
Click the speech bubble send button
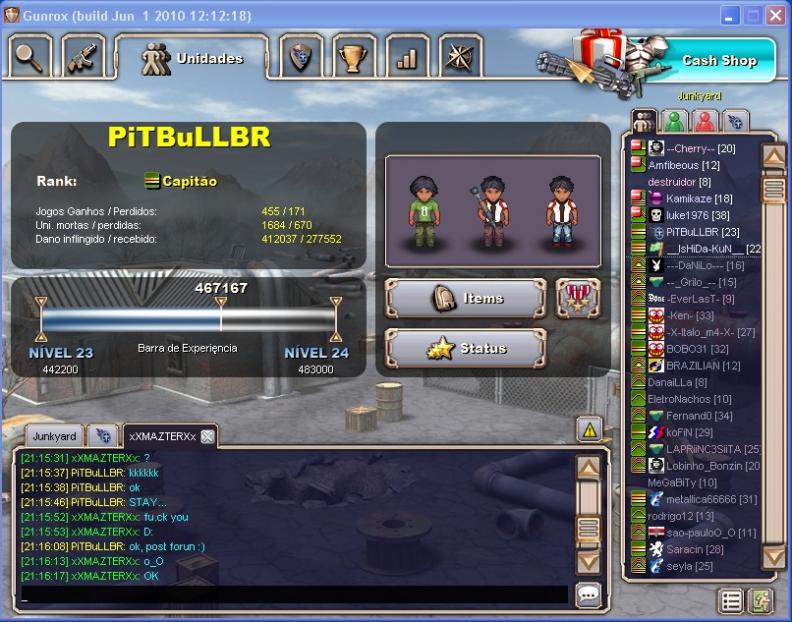(589, 595)
